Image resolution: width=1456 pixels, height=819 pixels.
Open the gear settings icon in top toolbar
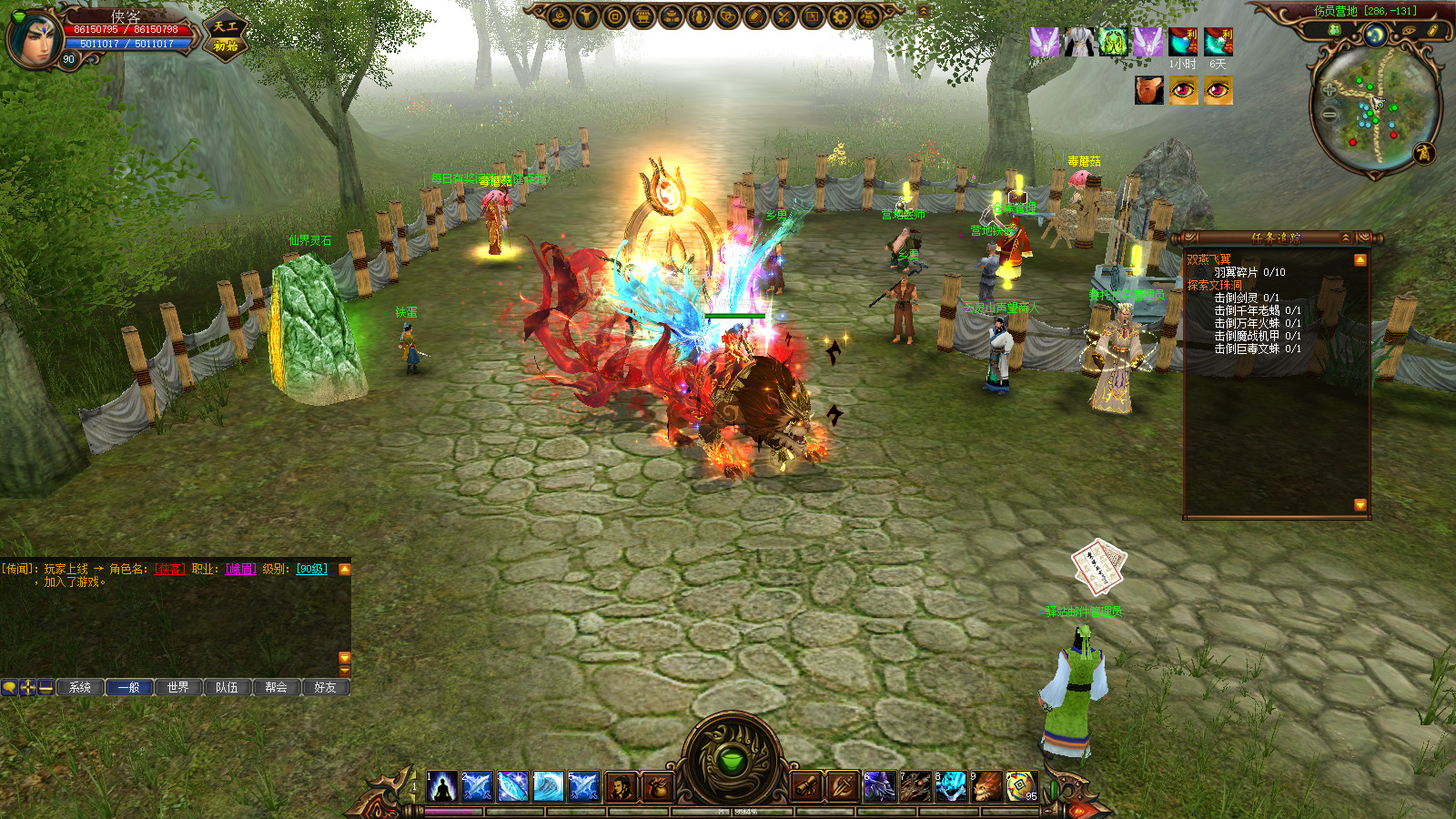tap(840, 16)
